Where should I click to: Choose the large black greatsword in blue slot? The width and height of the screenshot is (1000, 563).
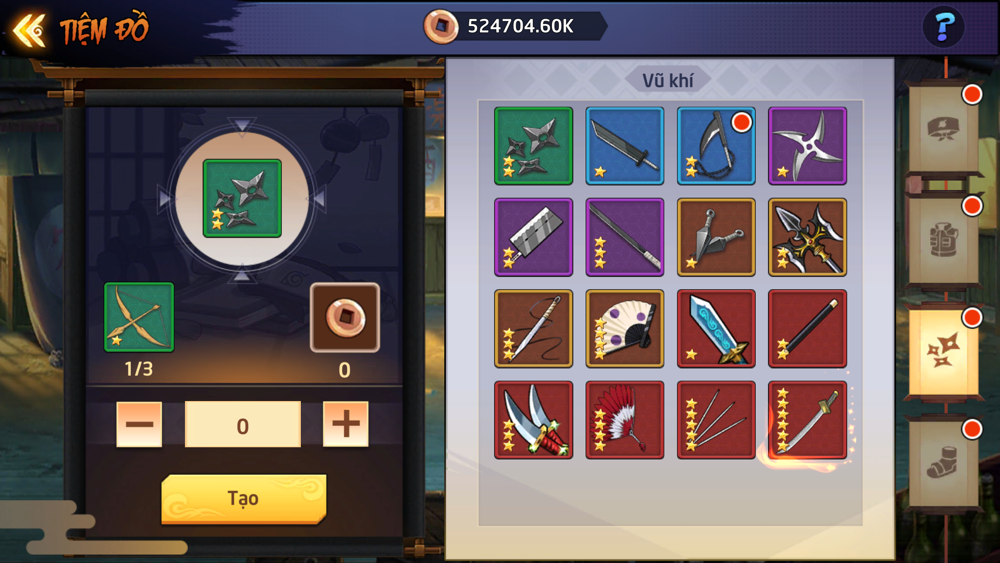point(624,146)
